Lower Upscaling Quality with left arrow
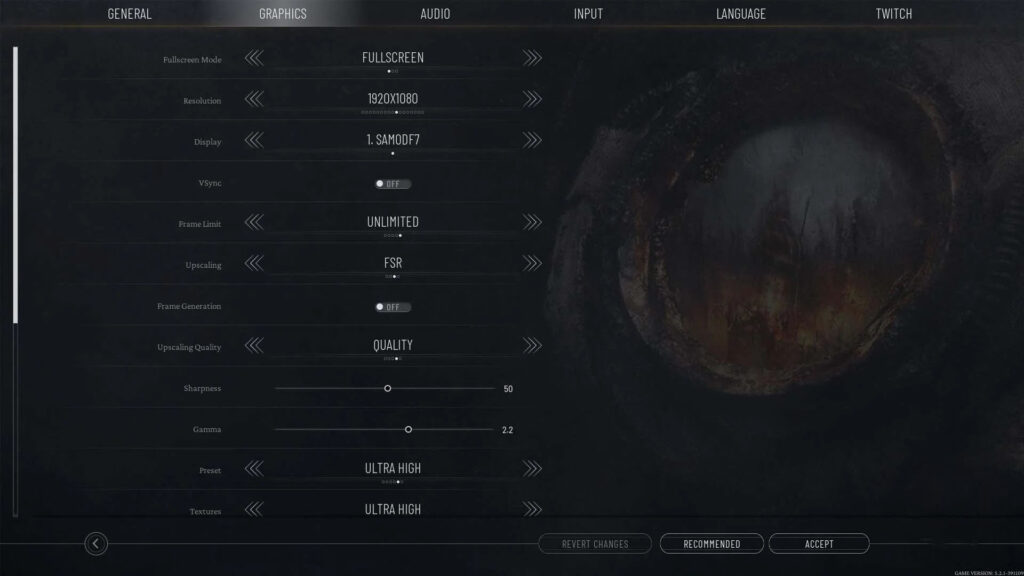 254,345
